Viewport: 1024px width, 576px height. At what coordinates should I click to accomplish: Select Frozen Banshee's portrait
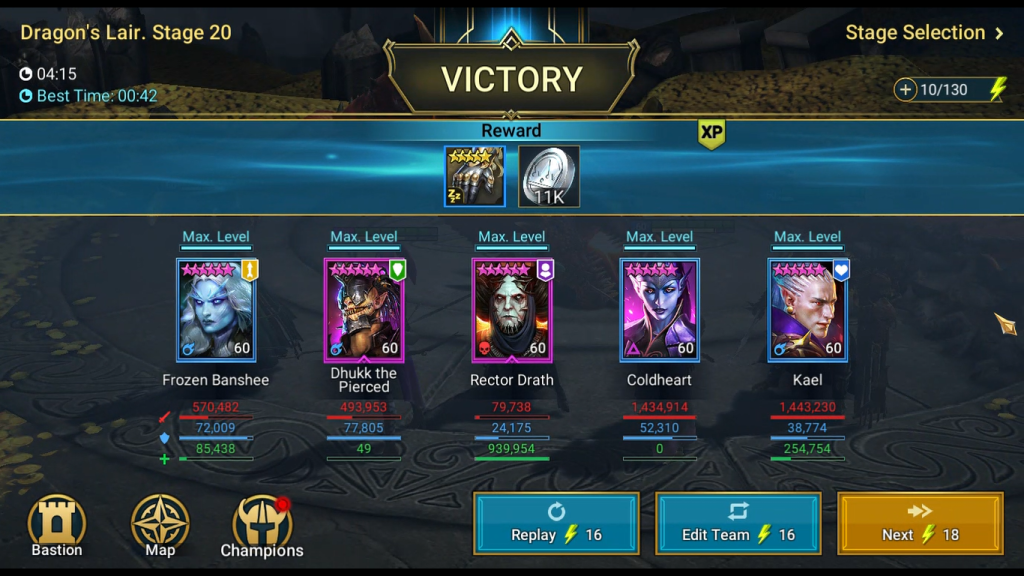216,310
